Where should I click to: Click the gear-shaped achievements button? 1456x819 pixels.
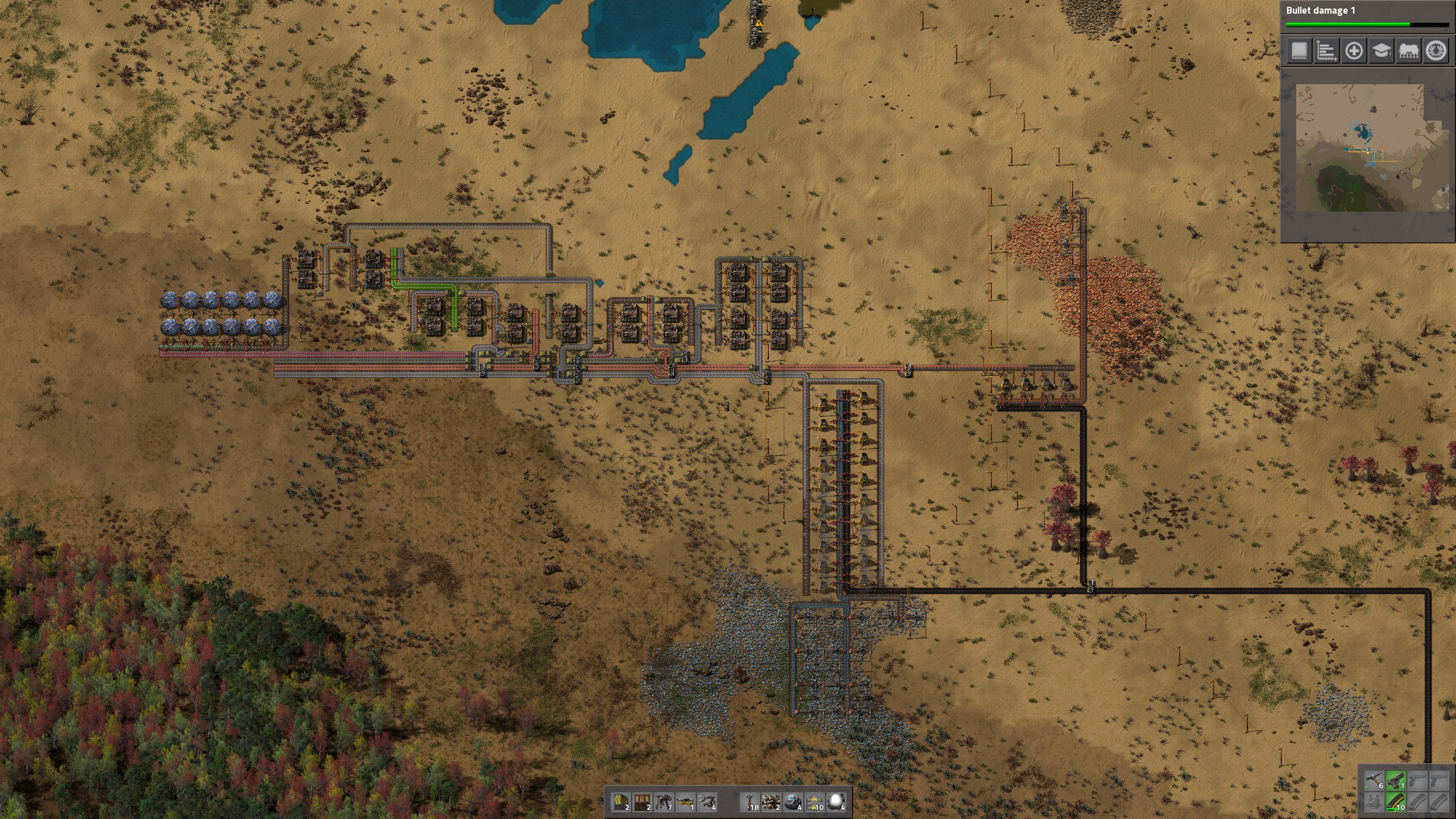pos(1436,51)
